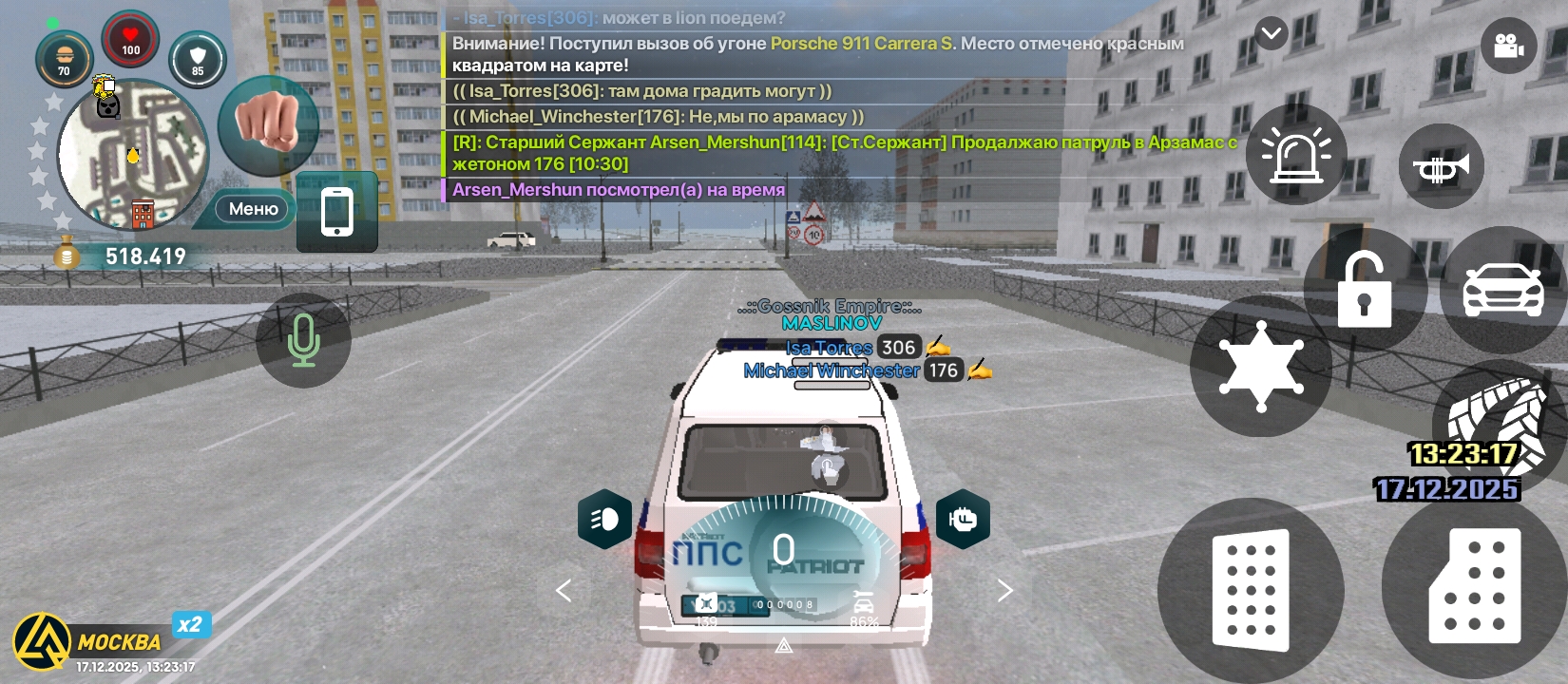
Task: Step on the brake pedal
Action: [x=1251, y=589]
